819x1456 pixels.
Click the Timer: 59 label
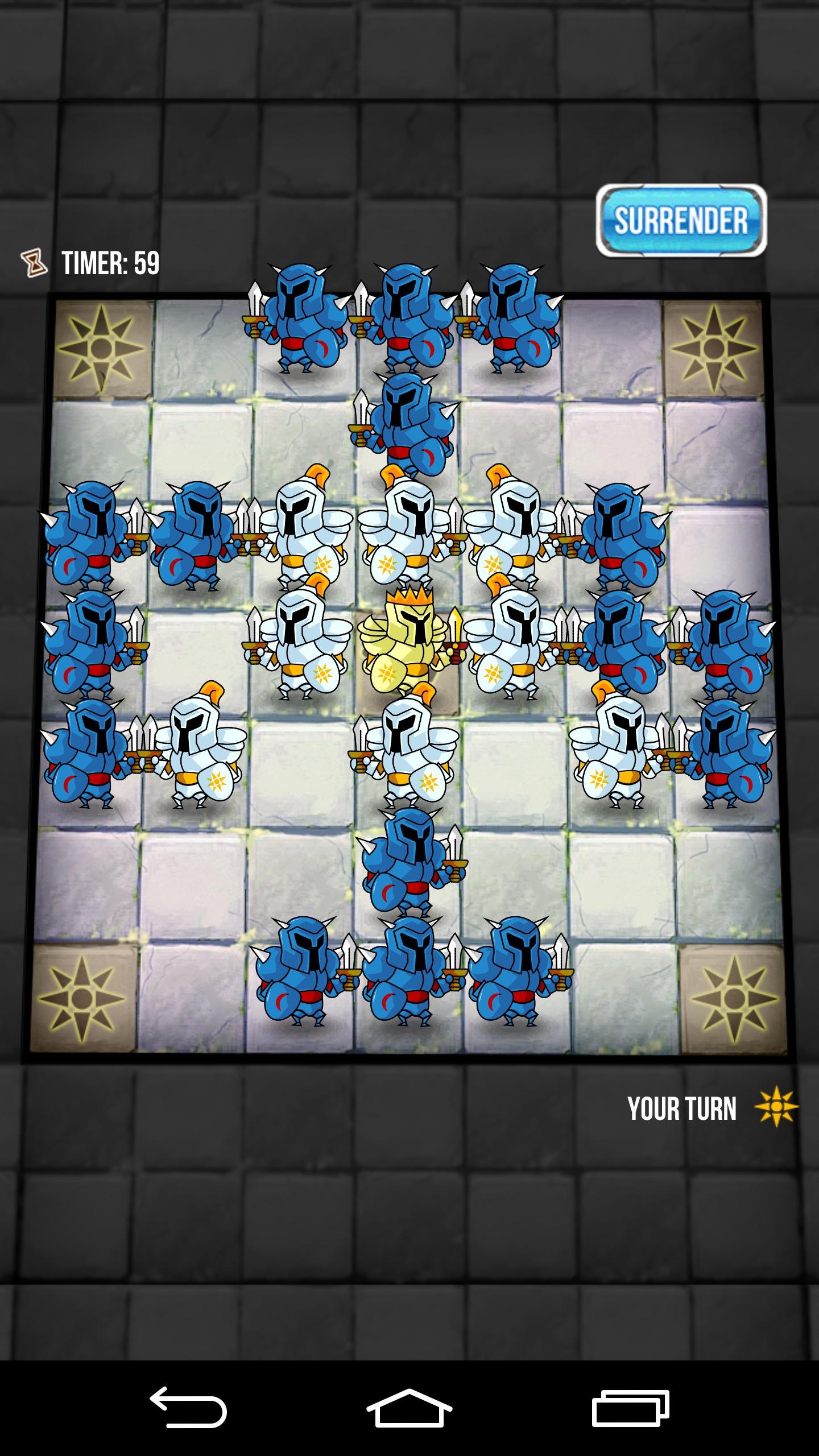[111, 263]
